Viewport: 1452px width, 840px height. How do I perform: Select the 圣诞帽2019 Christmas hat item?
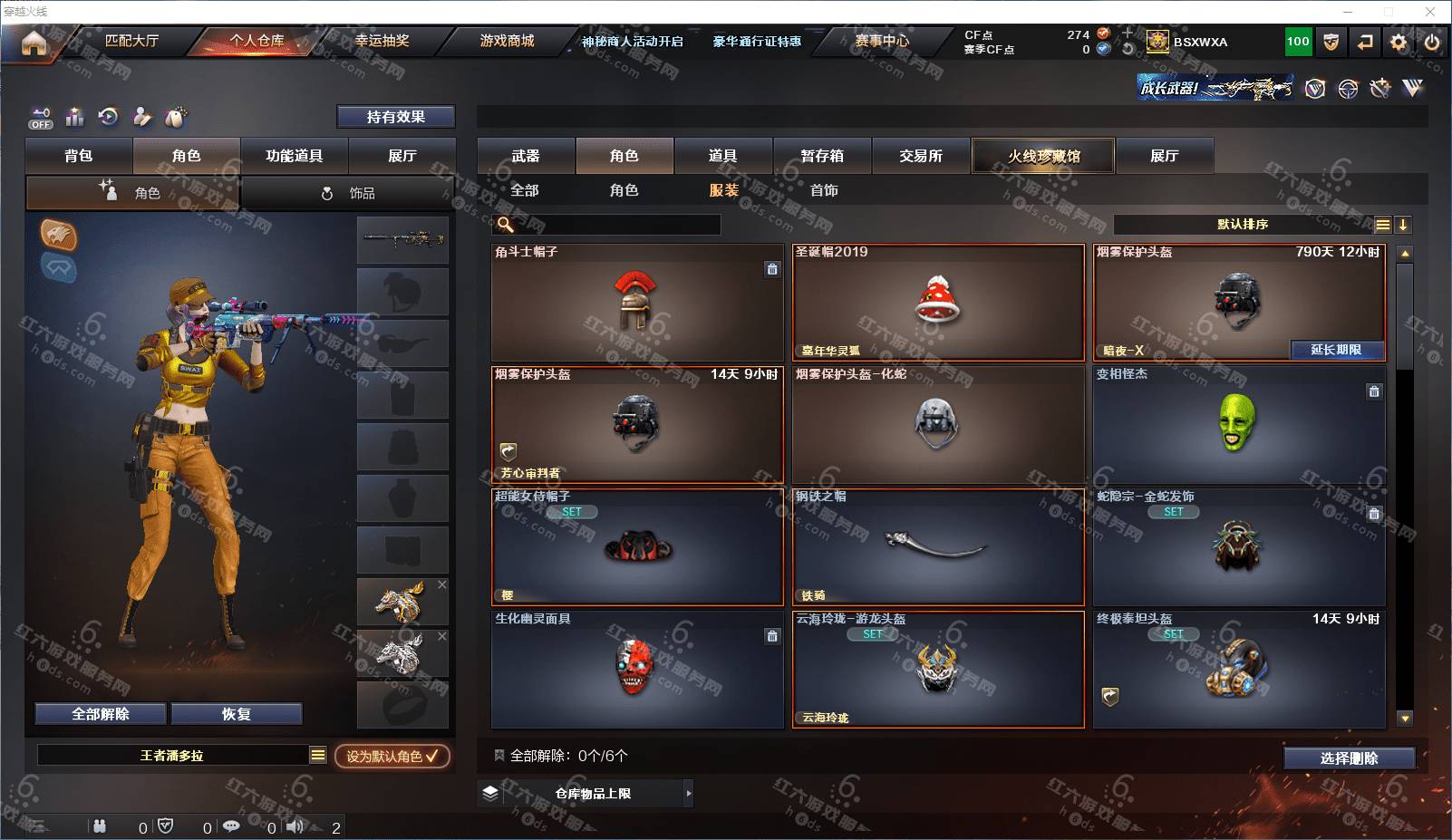[x=938, y=303]
